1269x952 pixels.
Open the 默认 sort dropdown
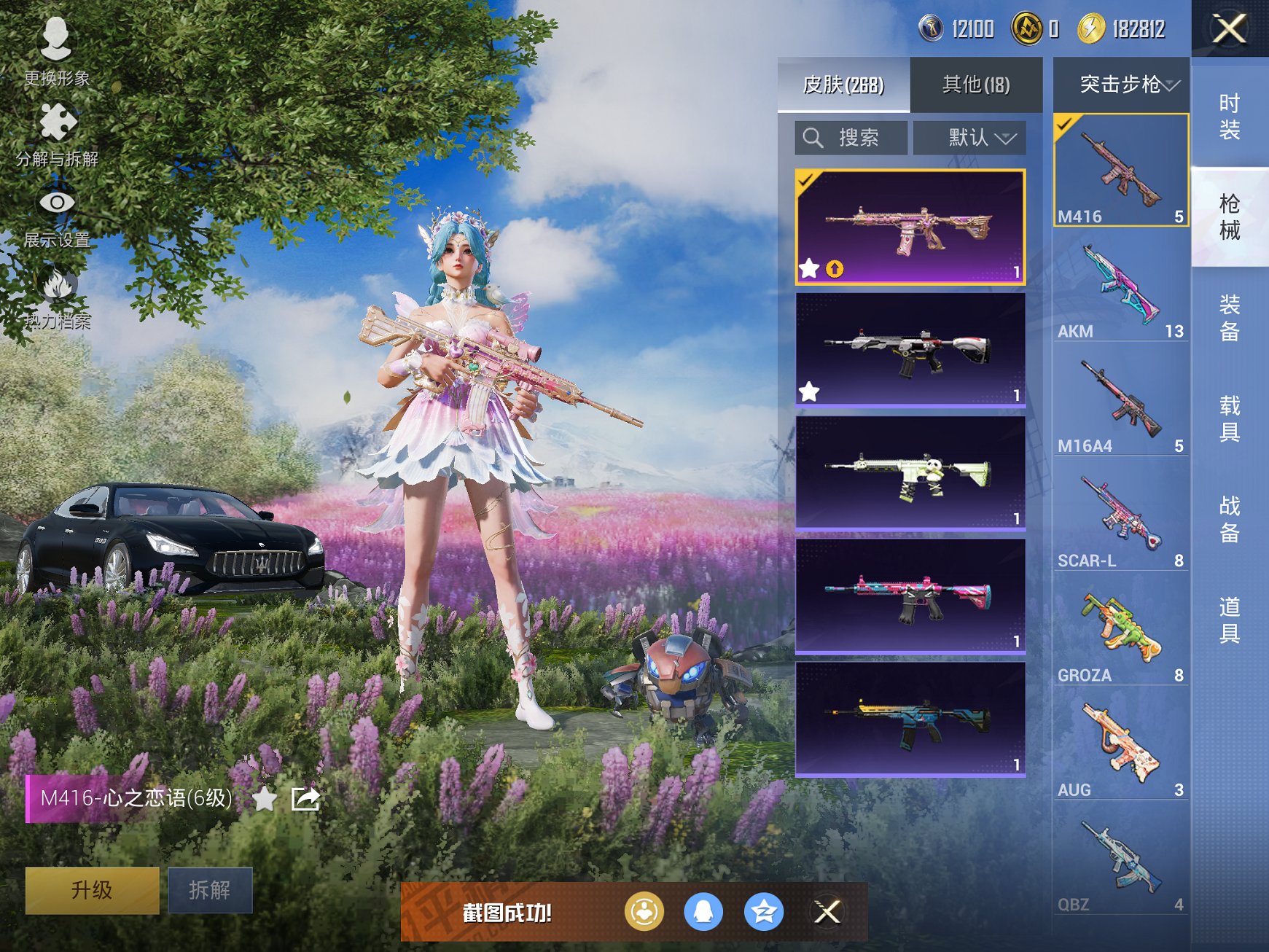tap(969, 138)
